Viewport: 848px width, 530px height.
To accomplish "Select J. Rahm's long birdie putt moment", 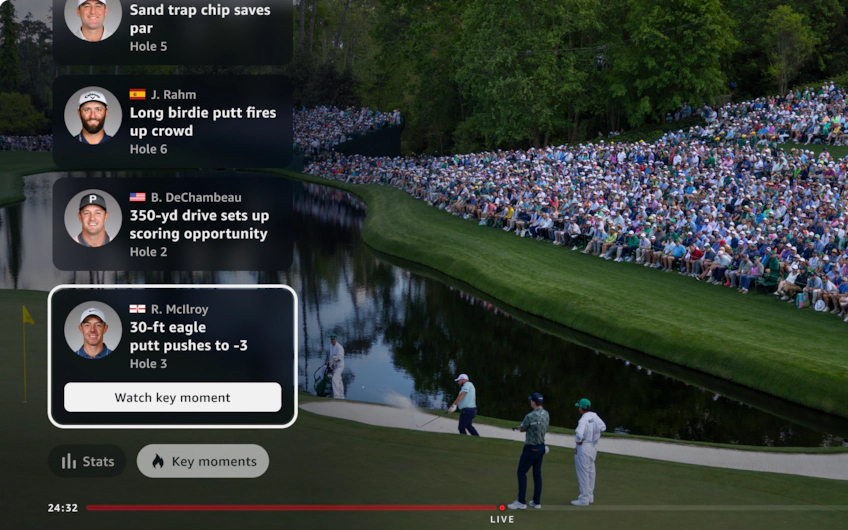I will (x=173, y=122).
